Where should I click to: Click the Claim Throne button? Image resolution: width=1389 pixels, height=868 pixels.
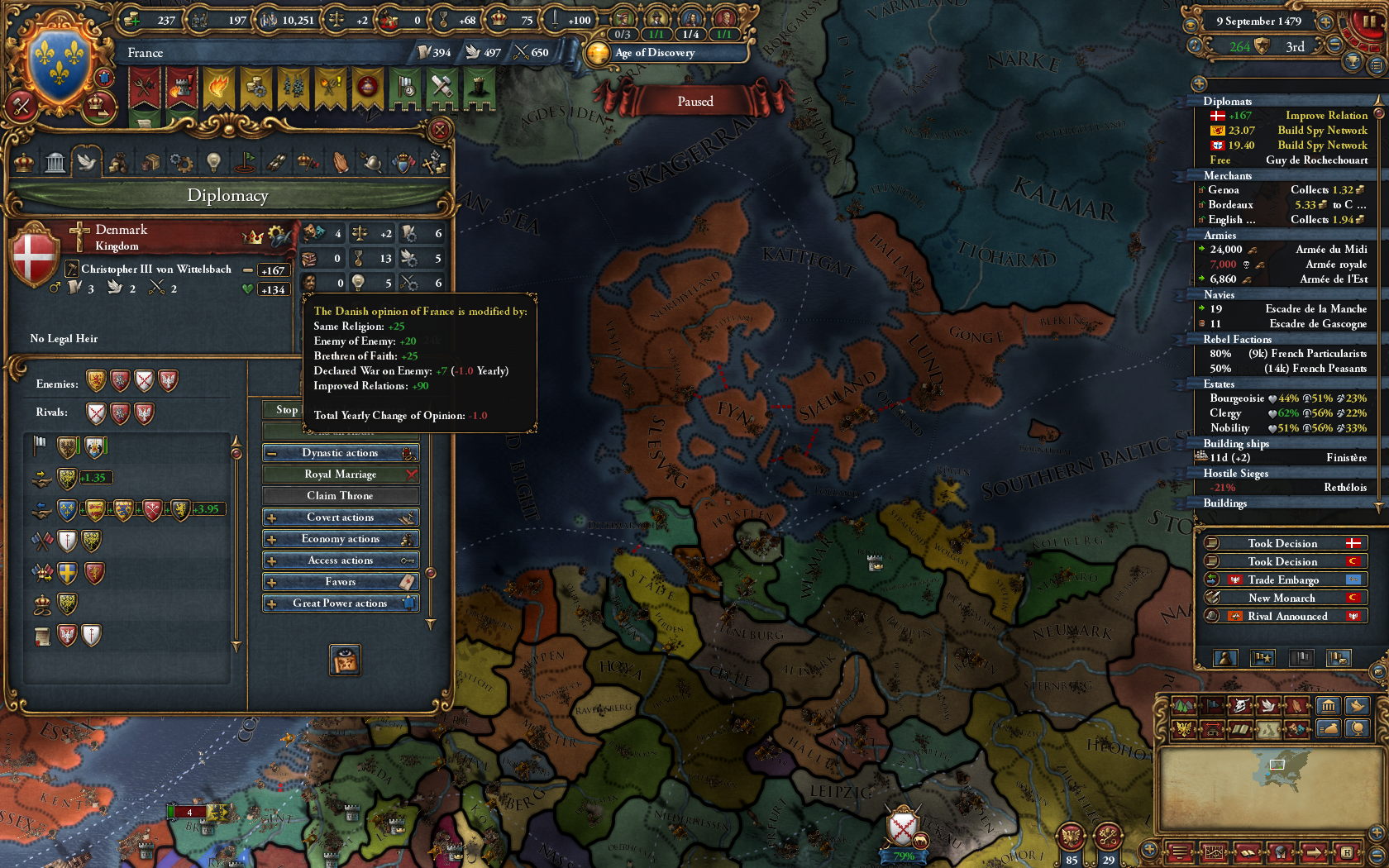point(340,494)
